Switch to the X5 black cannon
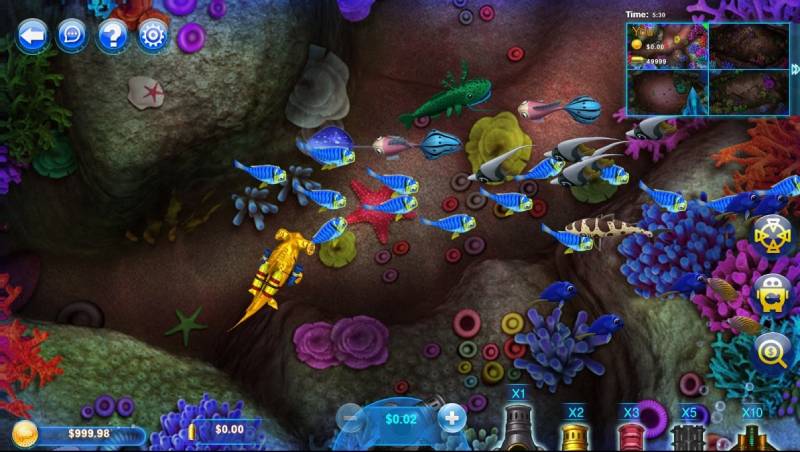Screen dimensions: 800x452 tap(688, 436)
